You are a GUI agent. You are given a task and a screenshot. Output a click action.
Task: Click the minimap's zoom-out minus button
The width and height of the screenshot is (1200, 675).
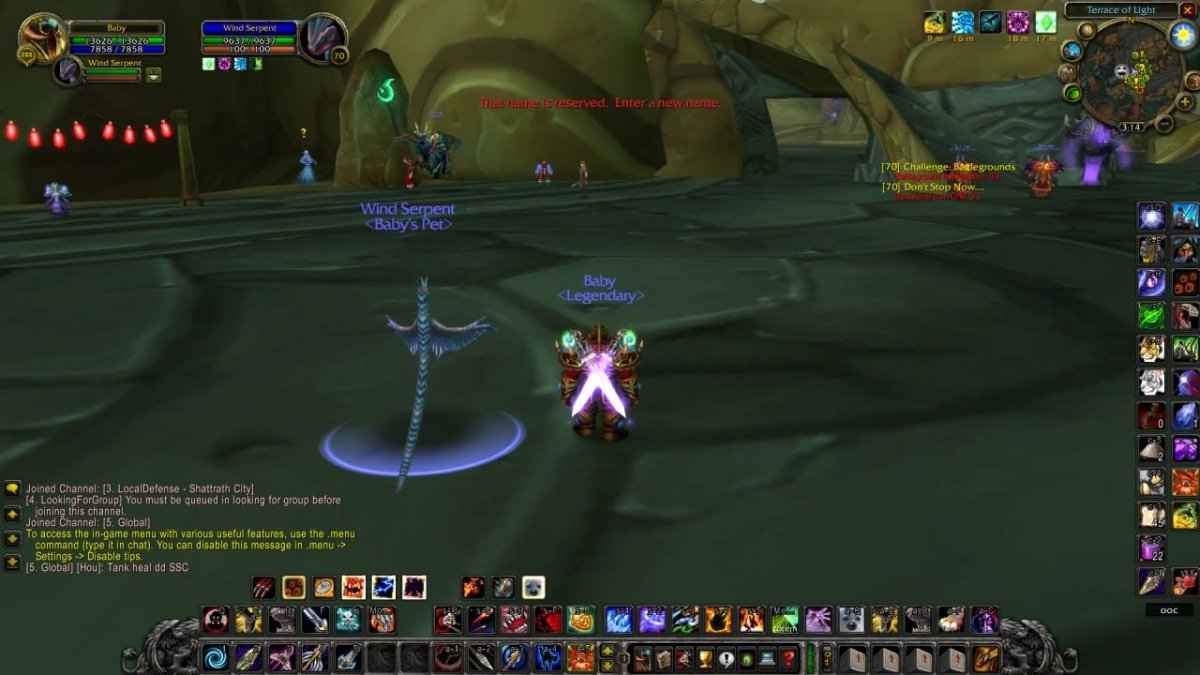click(x=1165, y=124)
